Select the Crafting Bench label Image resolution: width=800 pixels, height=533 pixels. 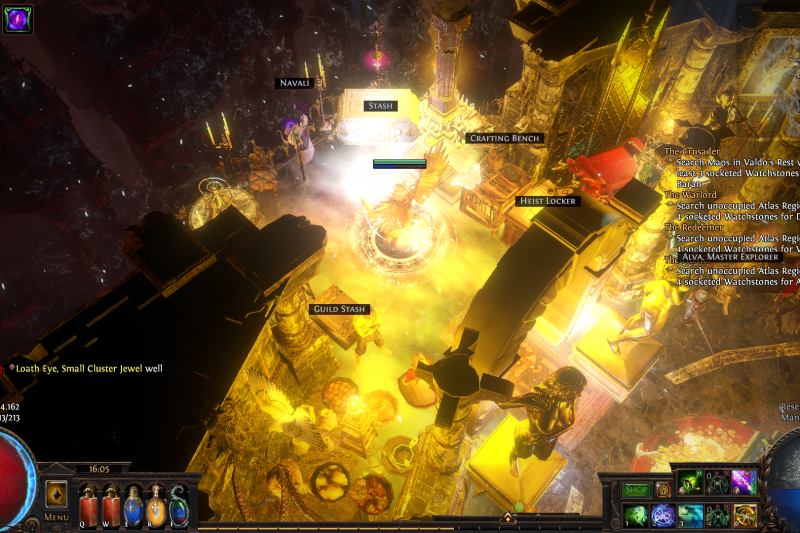click(x=505, y=138)
